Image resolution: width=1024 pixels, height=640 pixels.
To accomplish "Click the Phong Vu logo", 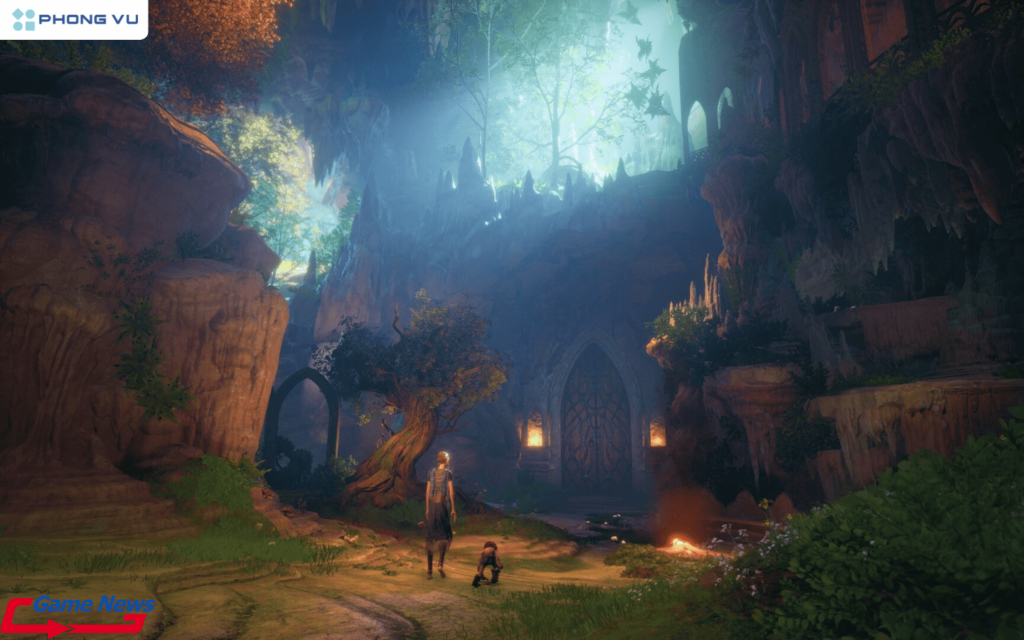I will pos(73,19).
